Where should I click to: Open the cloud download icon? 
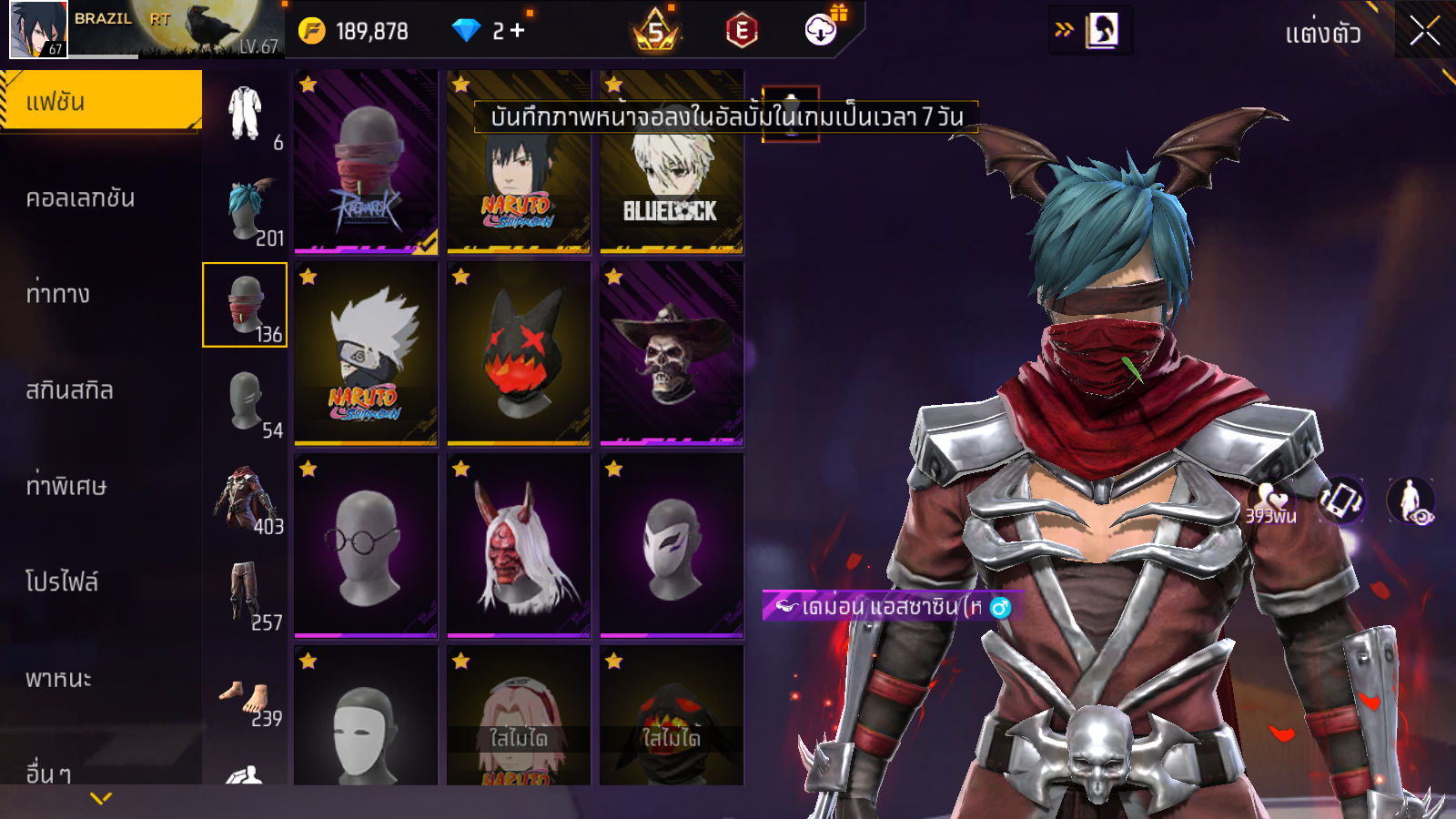coord(821,30)
